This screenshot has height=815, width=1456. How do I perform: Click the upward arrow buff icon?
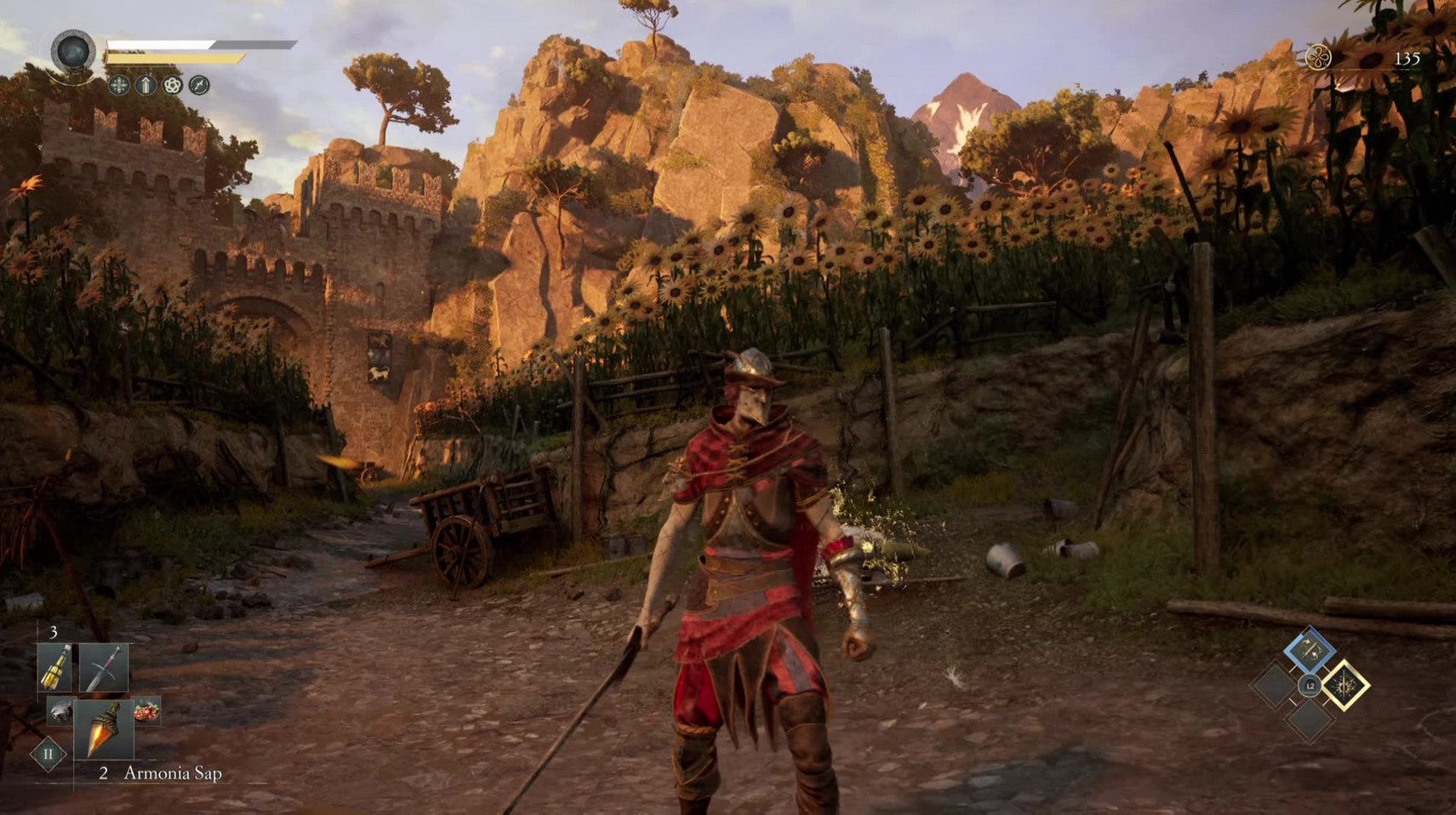pyautogui.click(x=146, y=85)
